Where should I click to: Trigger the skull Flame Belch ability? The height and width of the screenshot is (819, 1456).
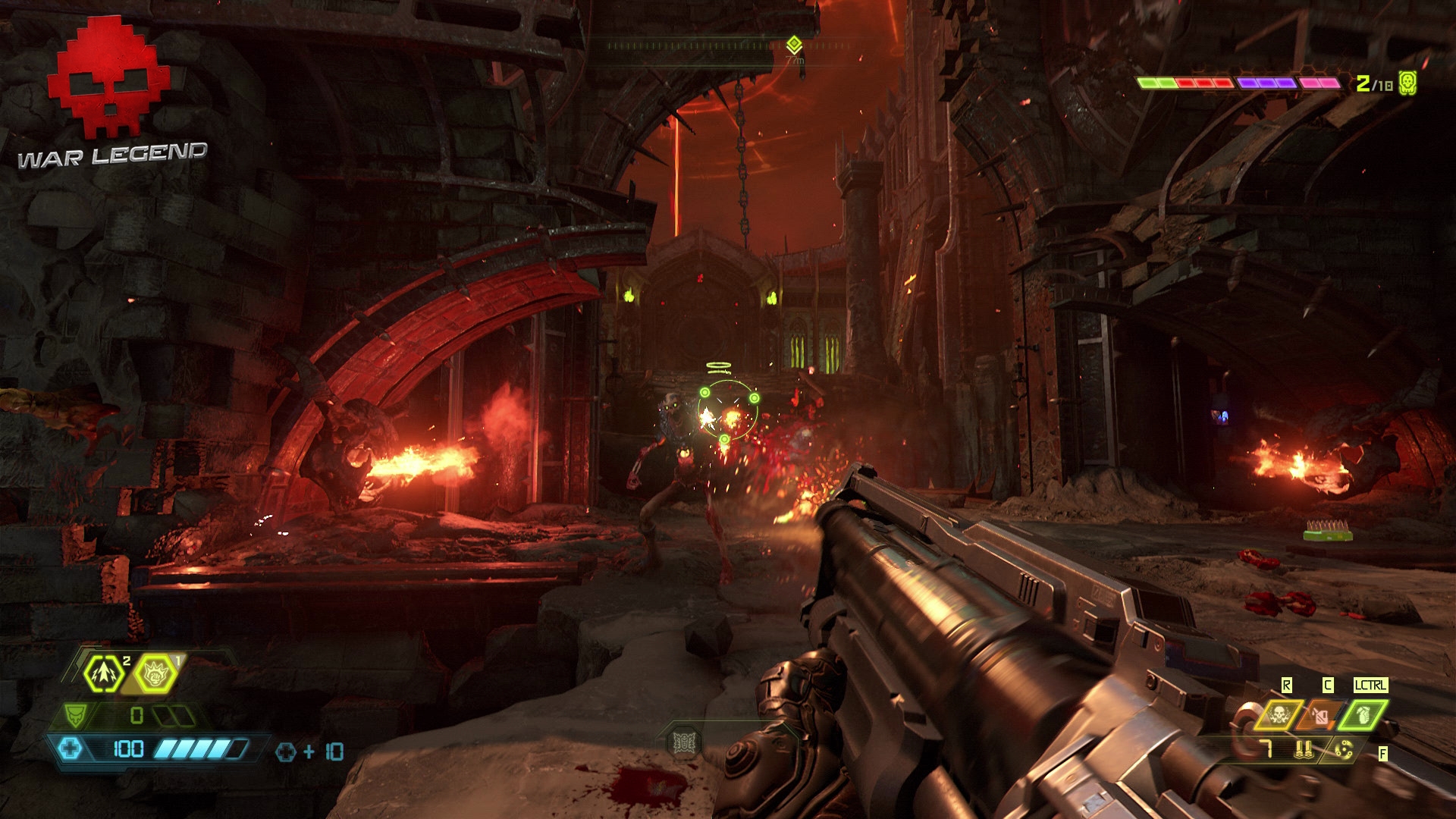coord(1278,715)
